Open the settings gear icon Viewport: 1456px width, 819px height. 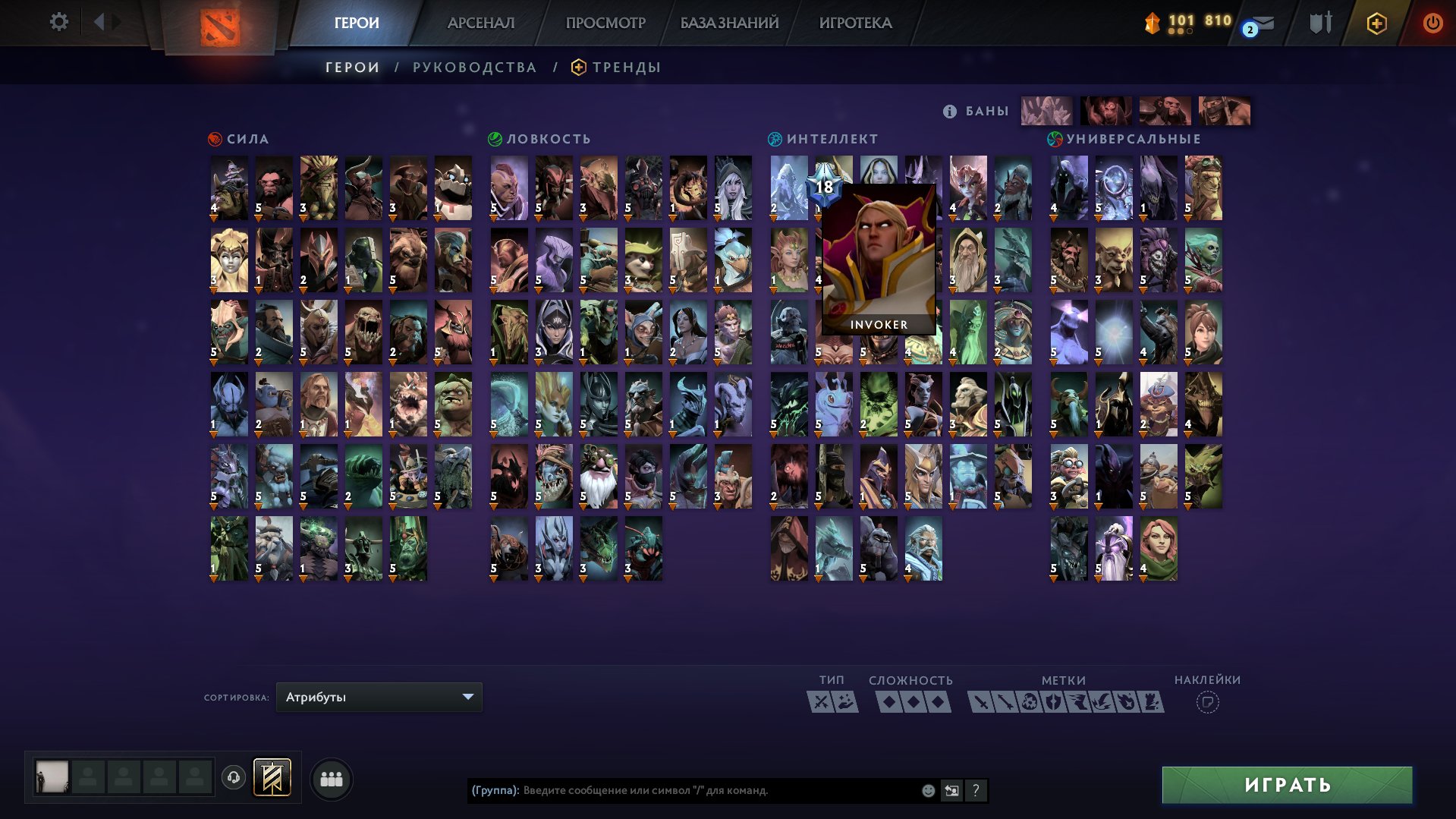point(59,22)
